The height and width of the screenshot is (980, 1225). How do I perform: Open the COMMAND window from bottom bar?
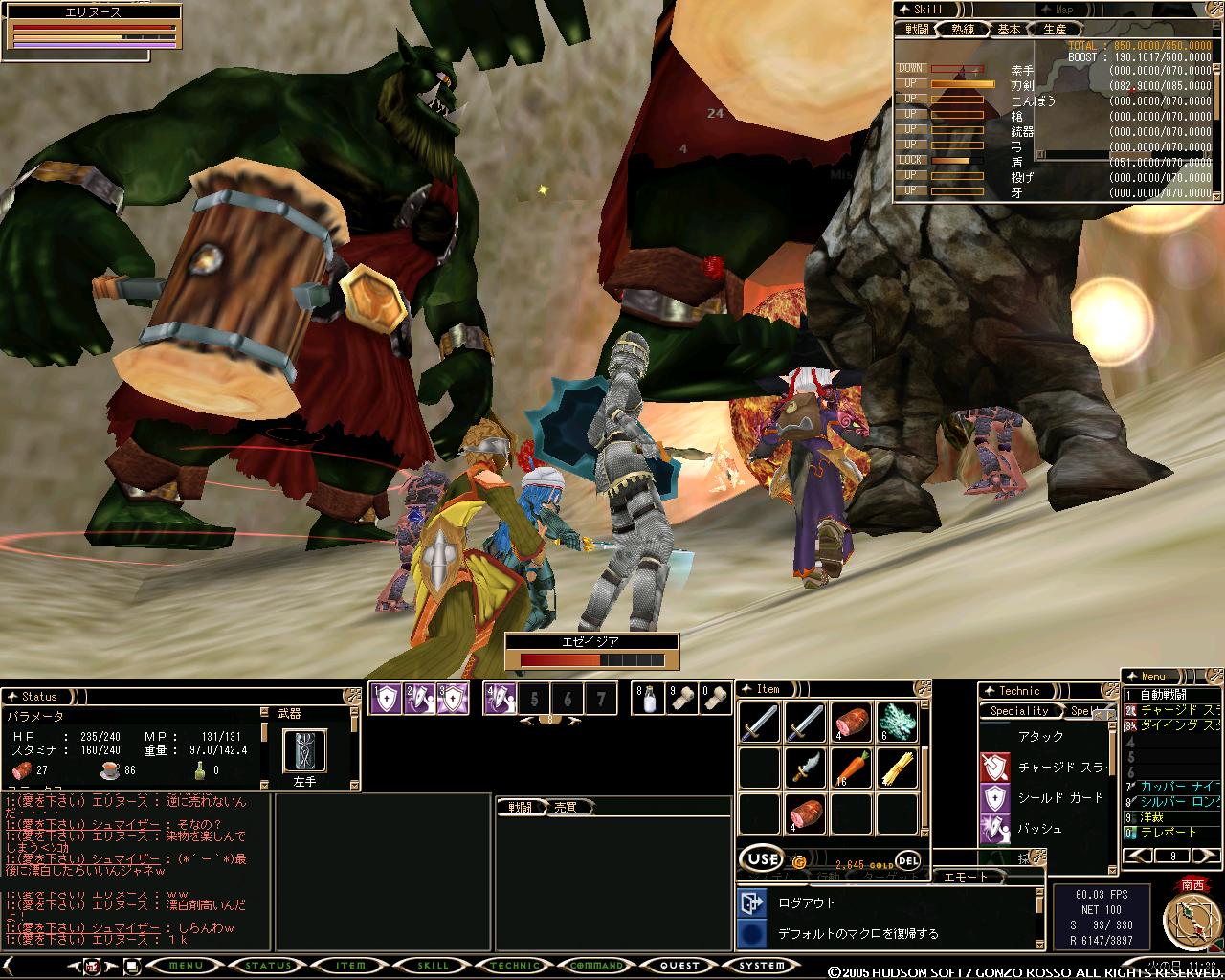click(x=597, y=966)
